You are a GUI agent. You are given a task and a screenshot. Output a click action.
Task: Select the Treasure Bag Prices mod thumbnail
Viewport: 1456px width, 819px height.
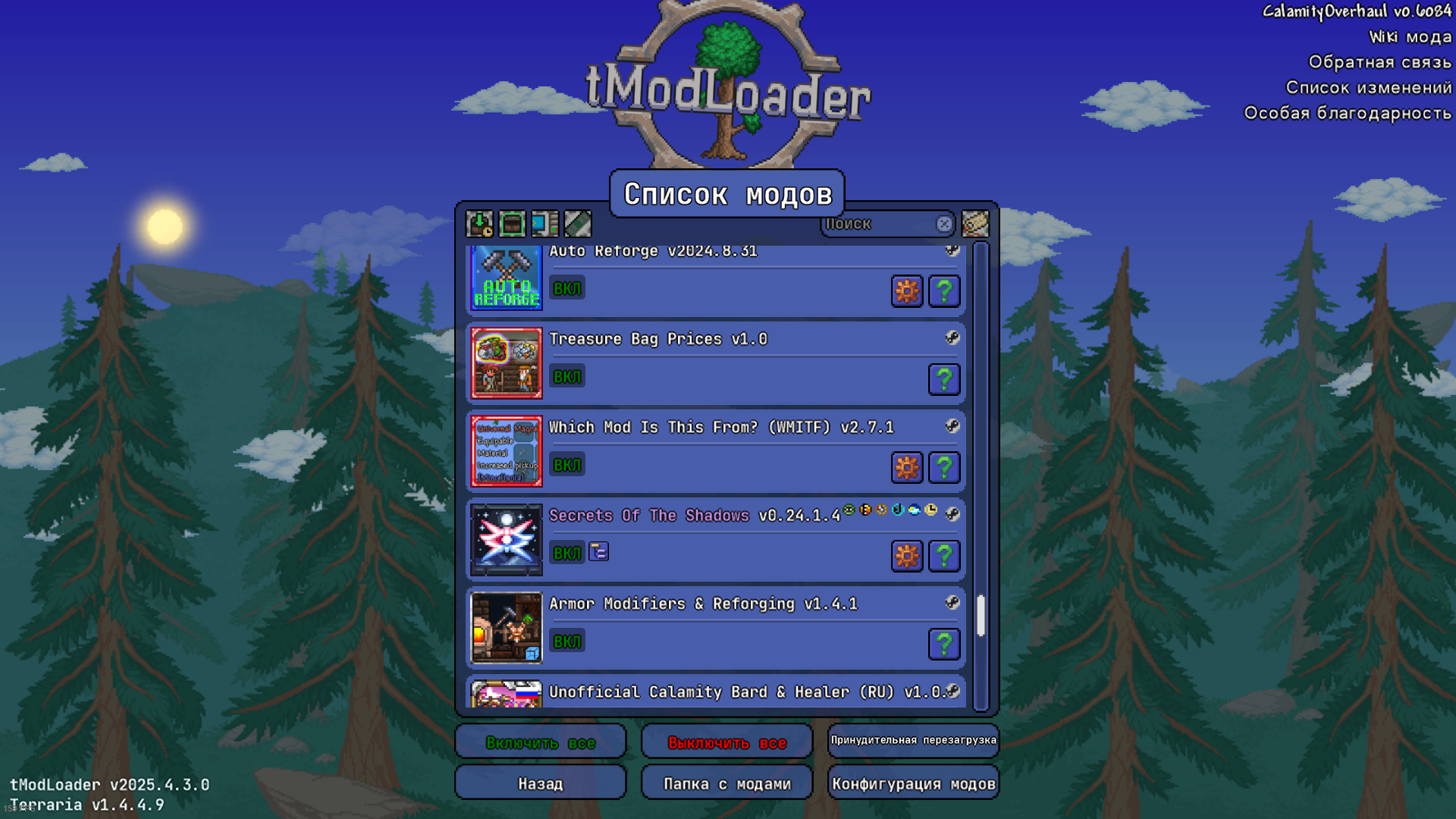[507, 363]
